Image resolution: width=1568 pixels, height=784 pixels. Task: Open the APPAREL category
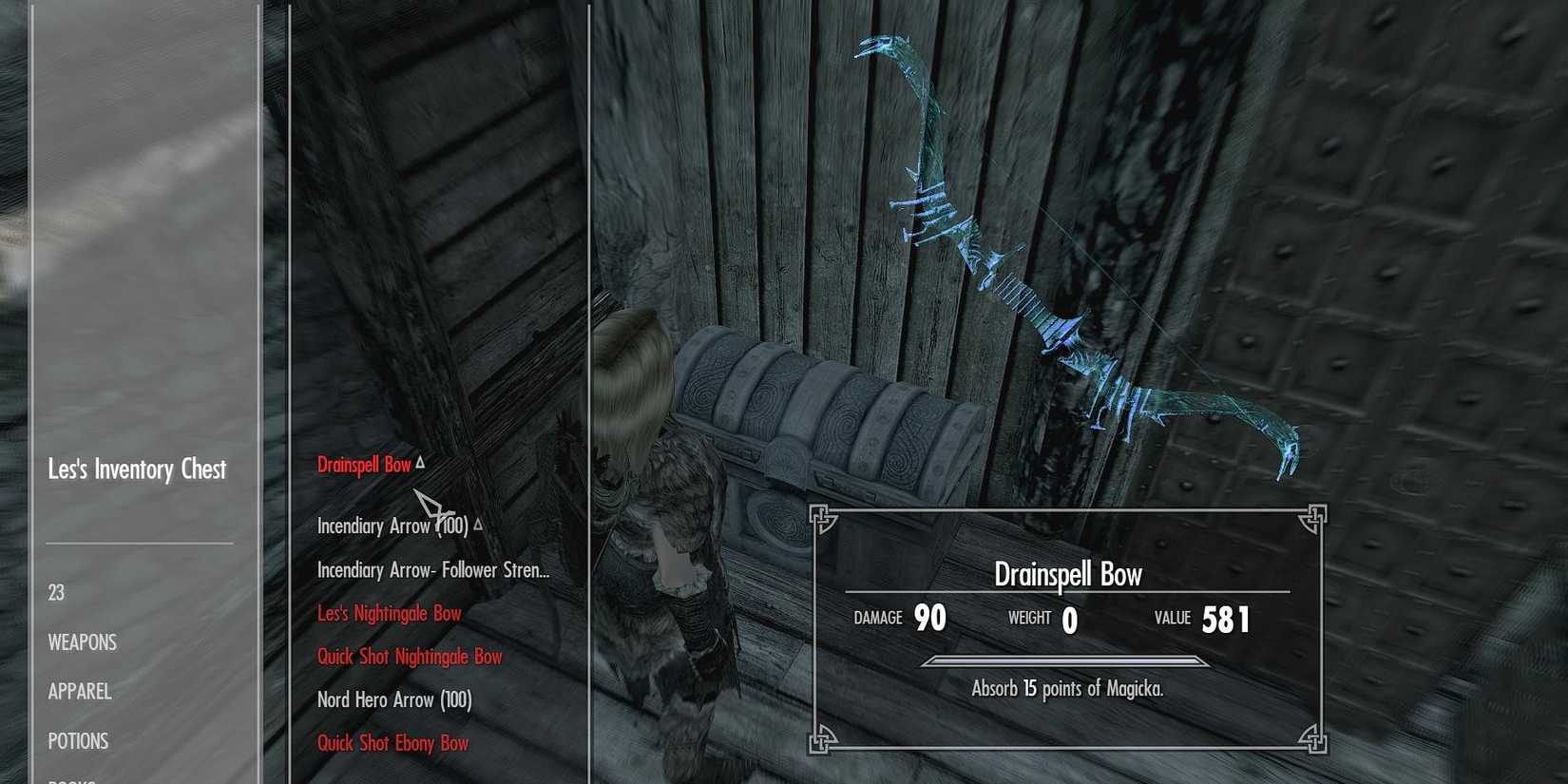point(80,692)
